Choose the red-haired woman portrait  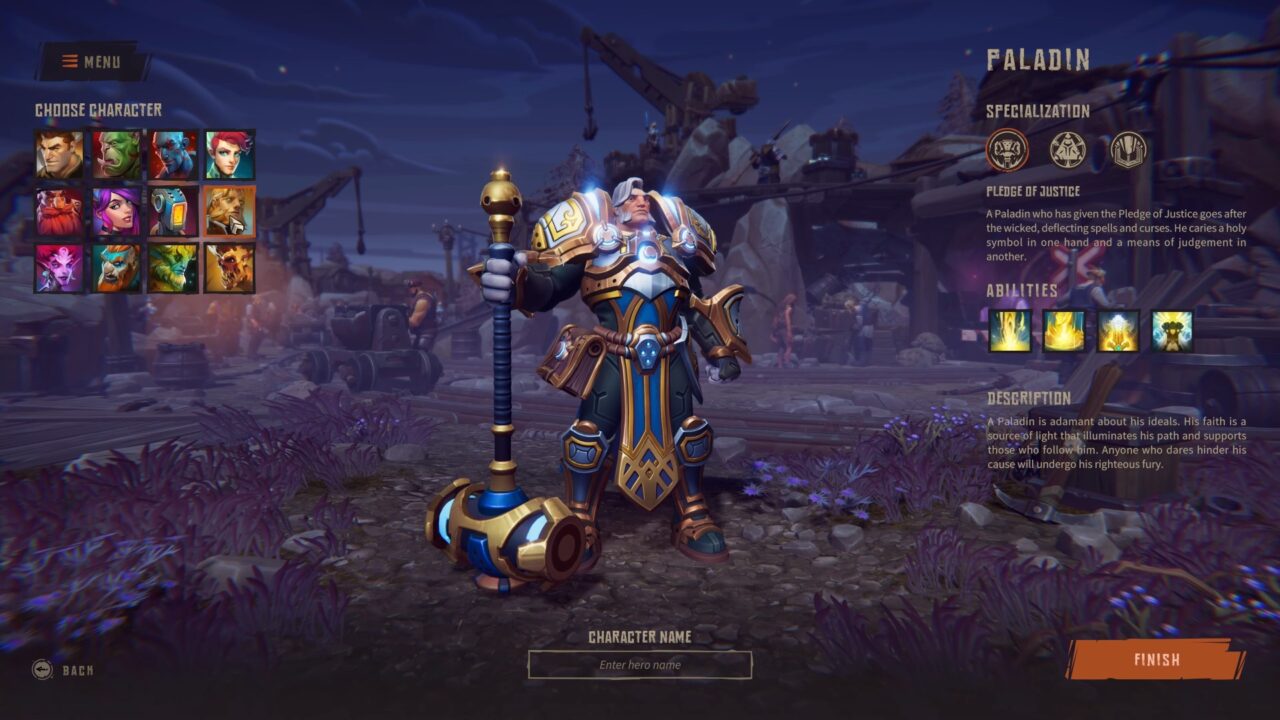[x=230, y=155]
